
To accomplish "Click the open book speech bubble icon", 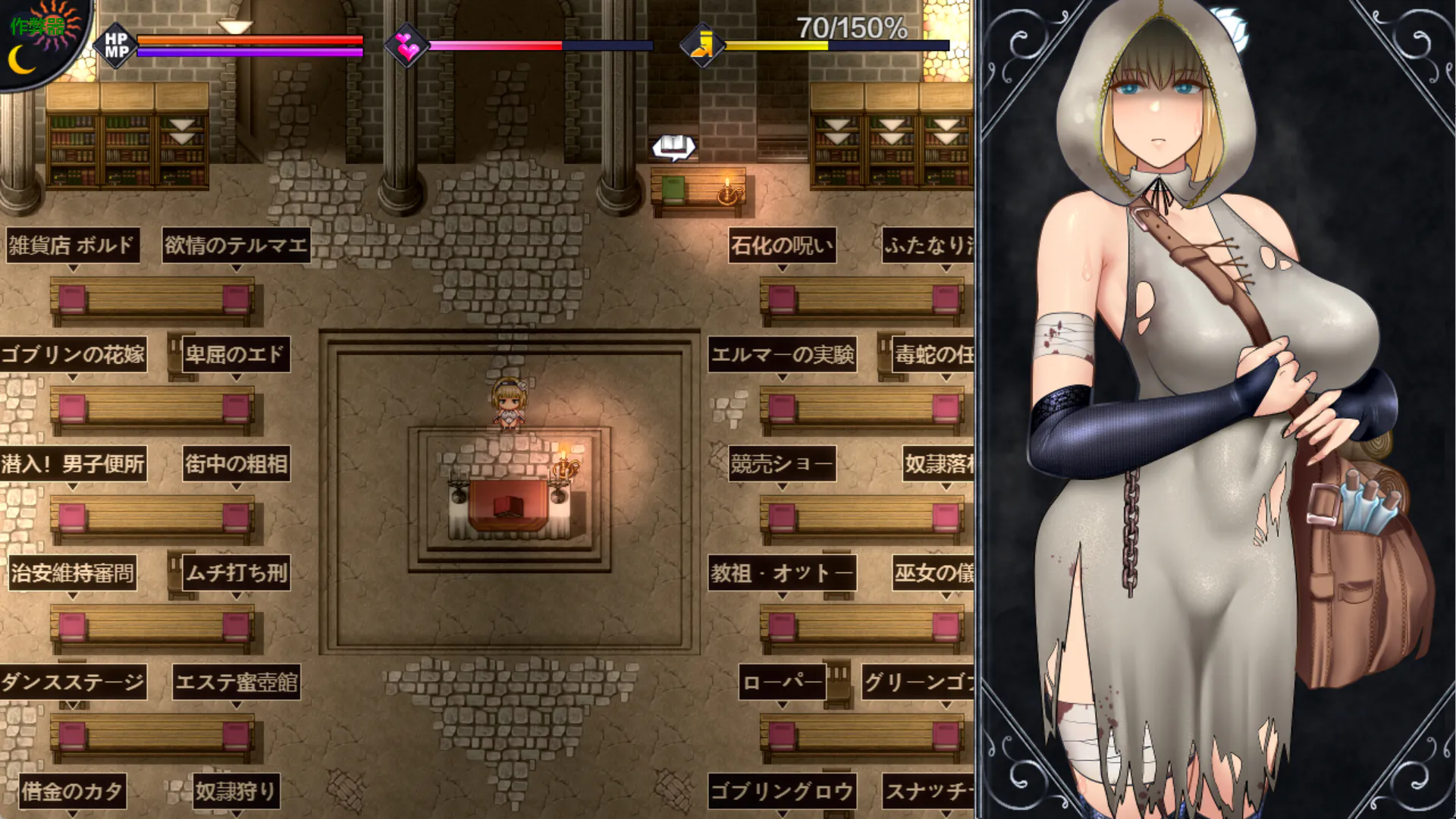I will [673, 146].
